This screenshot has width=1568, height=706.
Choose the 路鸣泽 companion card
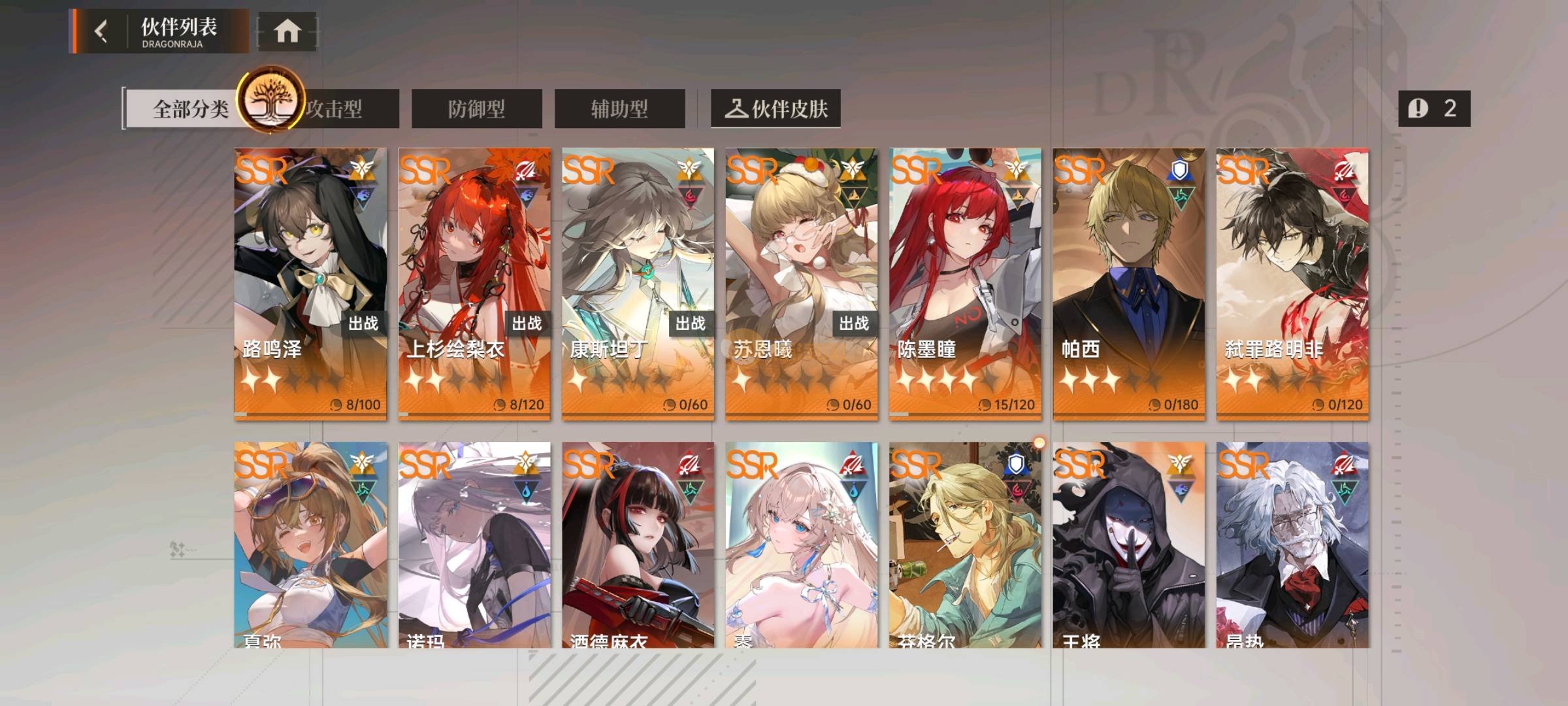click(x=310, y=282)
